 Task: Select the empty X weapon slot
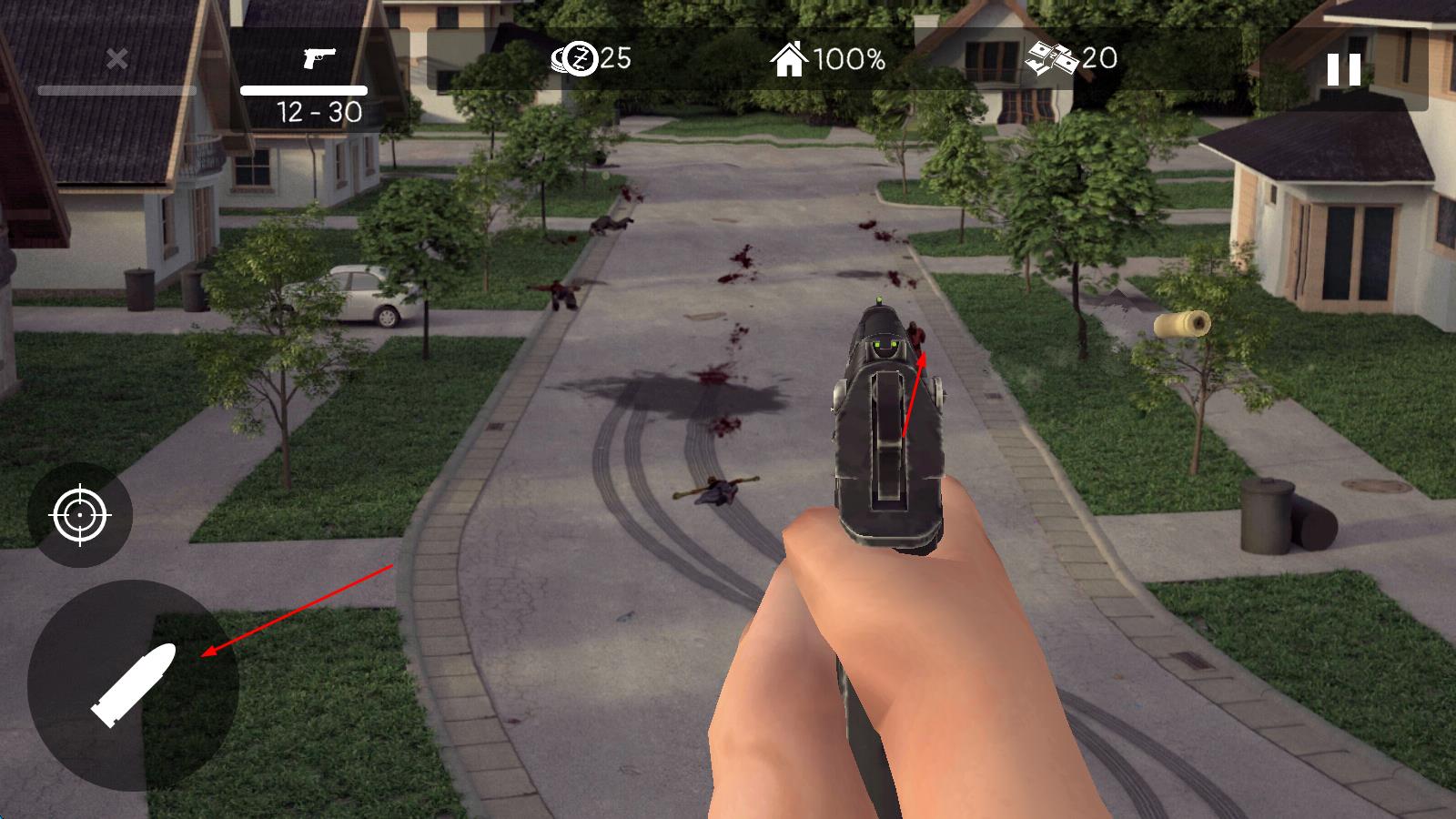(116, 60)
